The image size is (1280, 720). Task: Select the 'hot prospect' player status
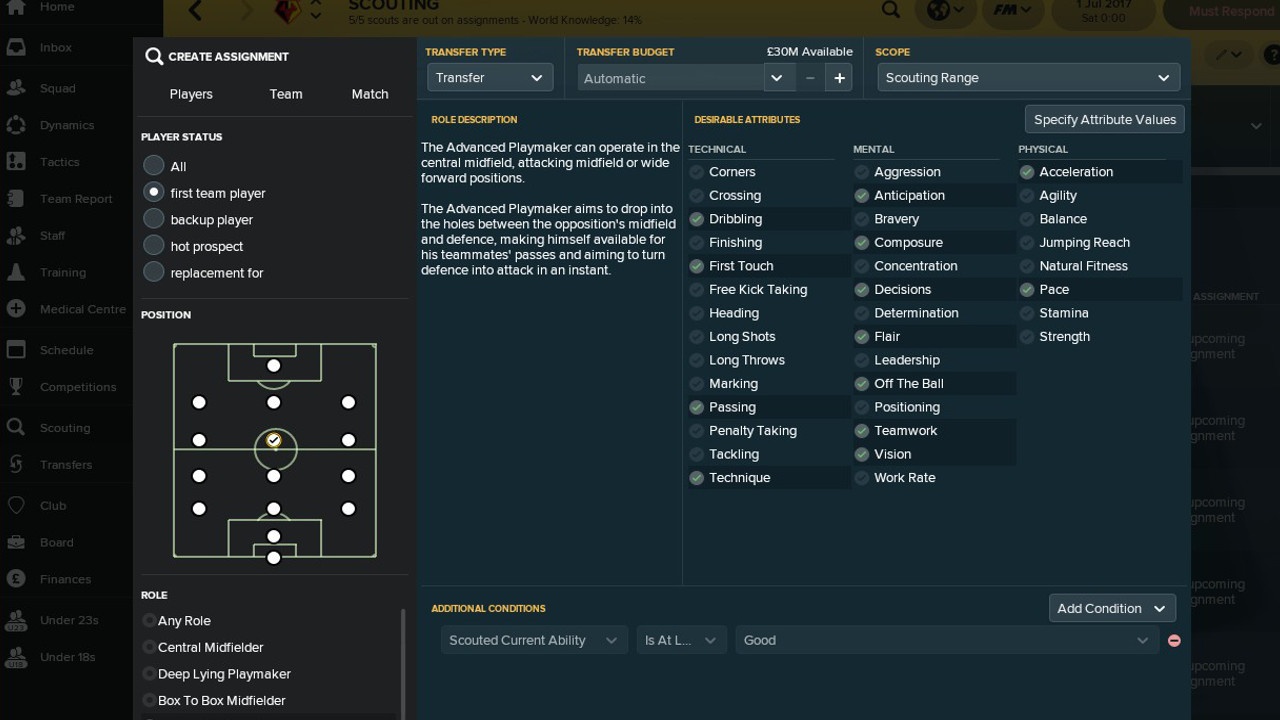coord(154,246)
